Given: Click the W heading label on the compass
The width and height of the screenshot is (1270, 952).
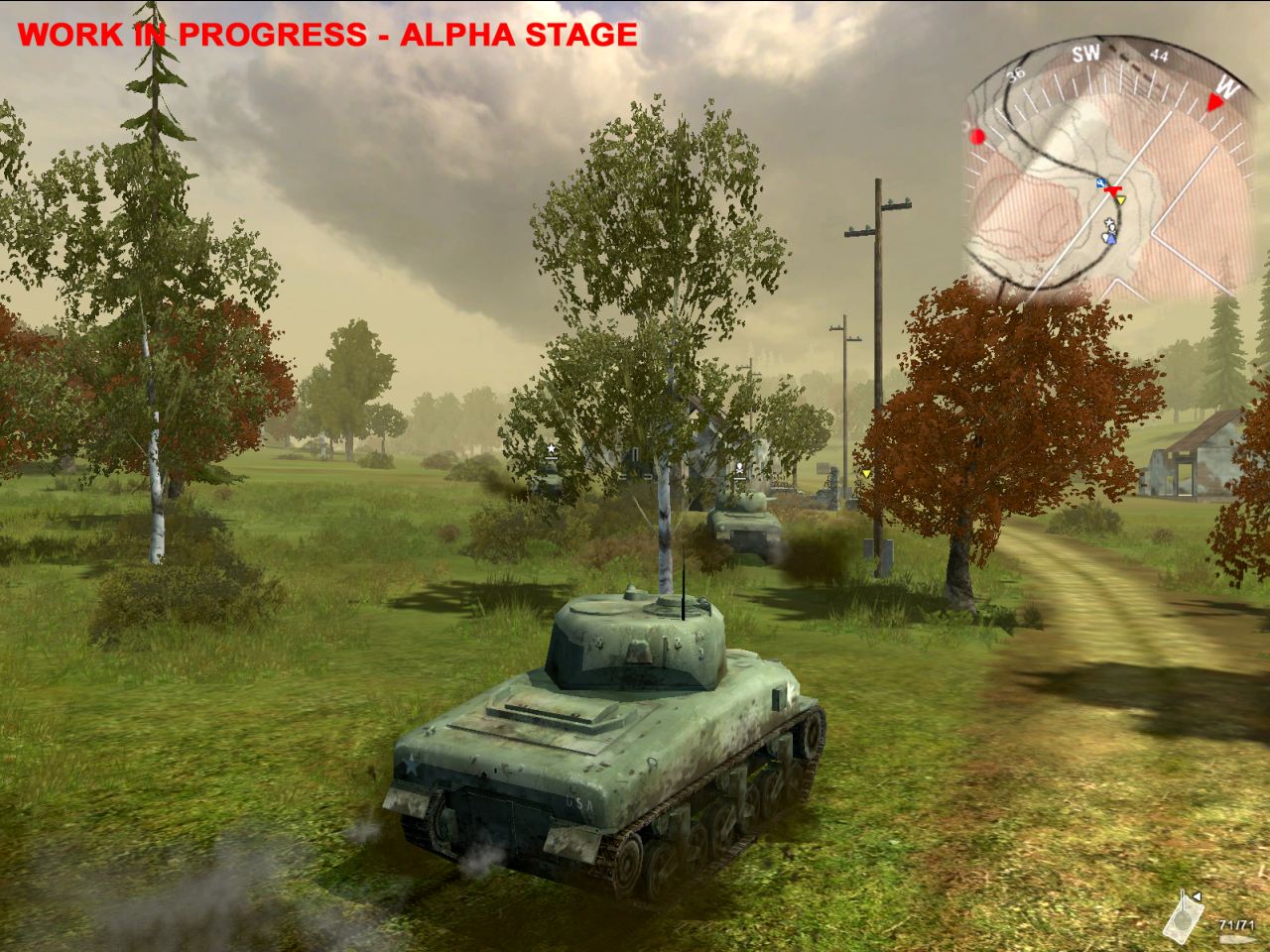Looking at the screenshot, I should [x=1227, y=87].
